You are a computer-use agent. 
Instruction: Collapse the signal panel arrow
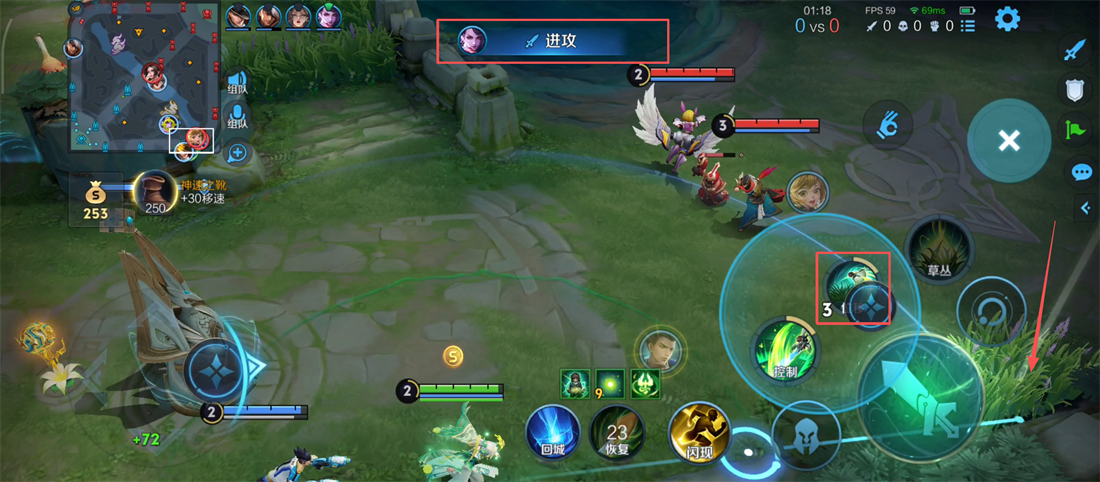coord(1085,208)
